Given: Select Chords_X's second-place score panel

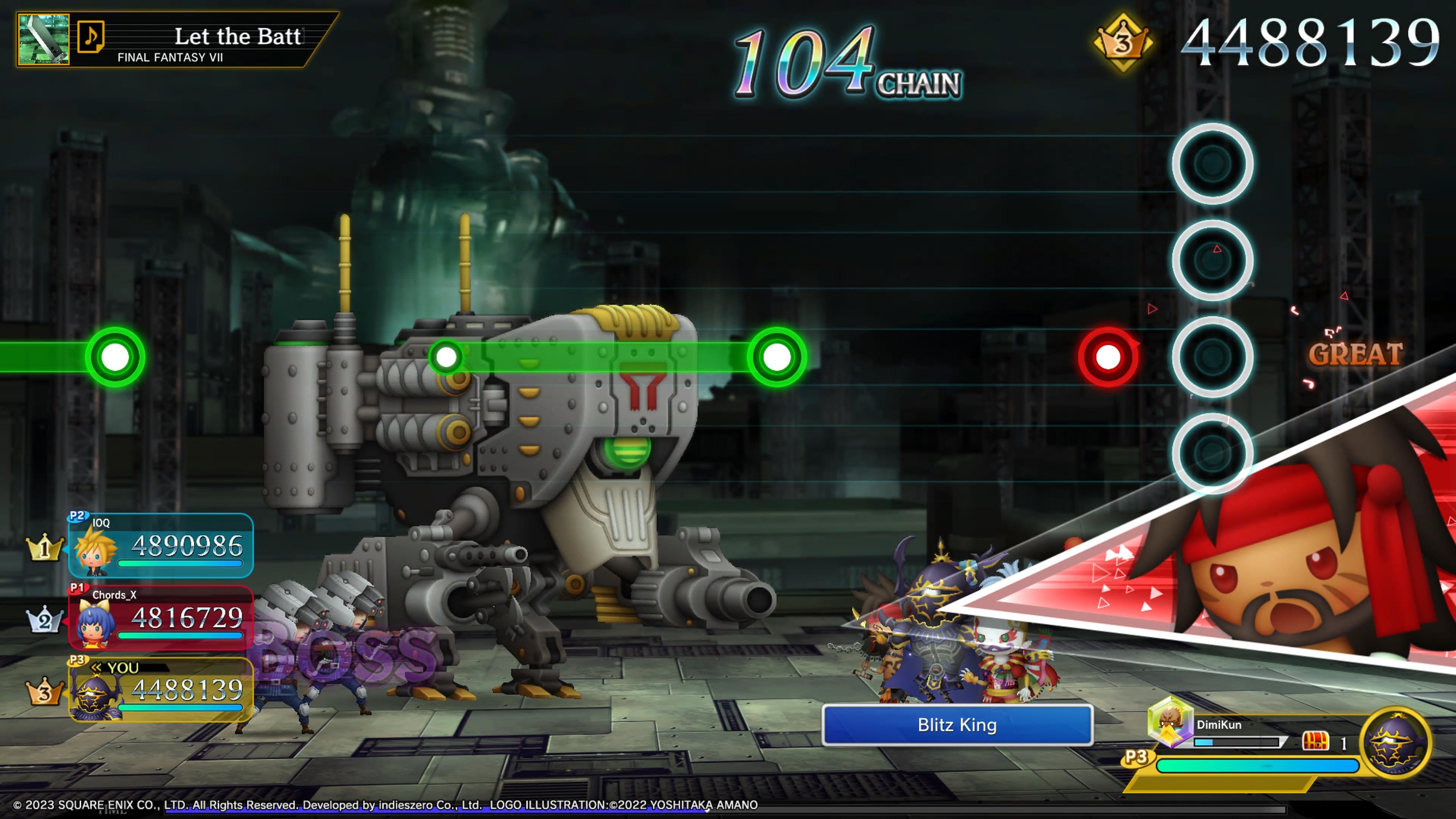Looking at the screenshot, I should [161, 617].
